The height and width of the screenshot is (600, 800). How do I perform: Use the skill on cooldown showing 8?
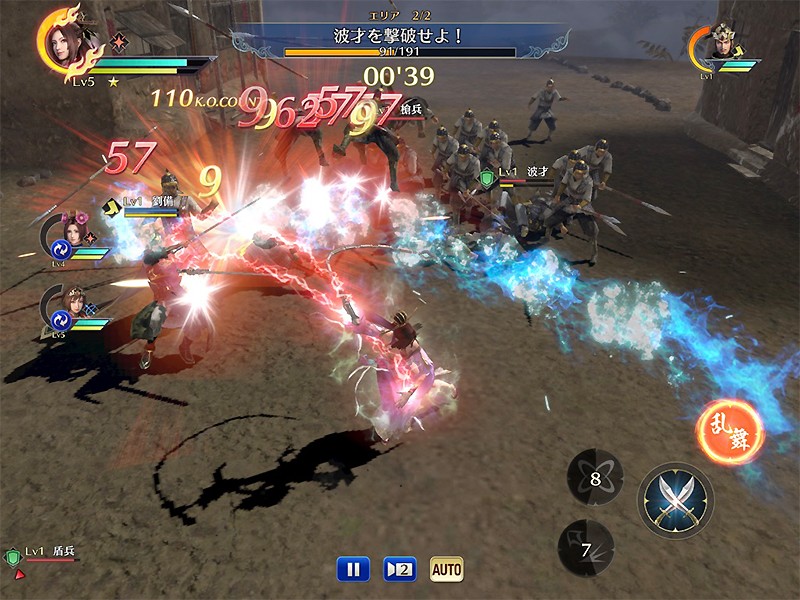point(595,478)
